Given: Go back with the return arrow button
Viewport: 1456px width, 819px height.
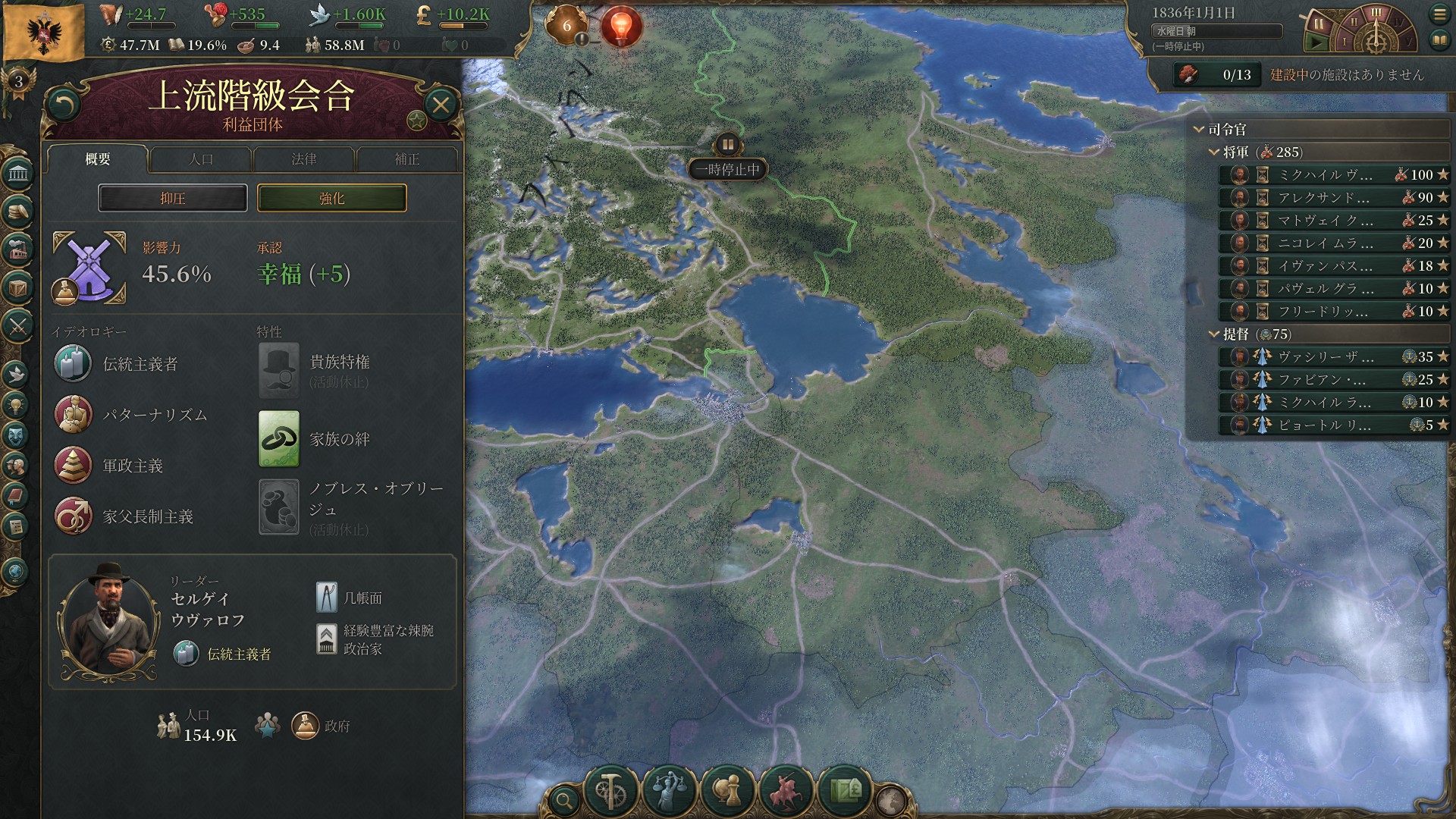Looking at the screenshot, I should coord(64,105).
